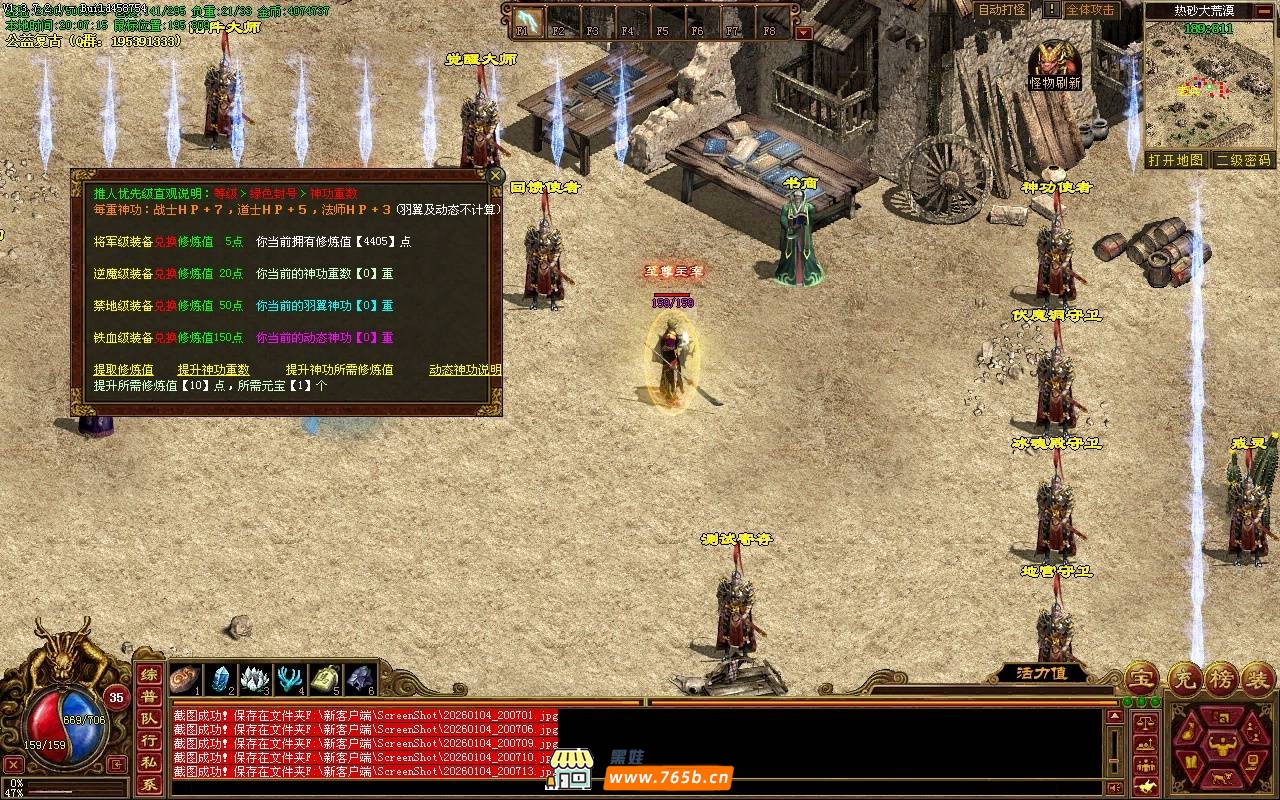Close the 神功 dialog with the X

(495, 175)
